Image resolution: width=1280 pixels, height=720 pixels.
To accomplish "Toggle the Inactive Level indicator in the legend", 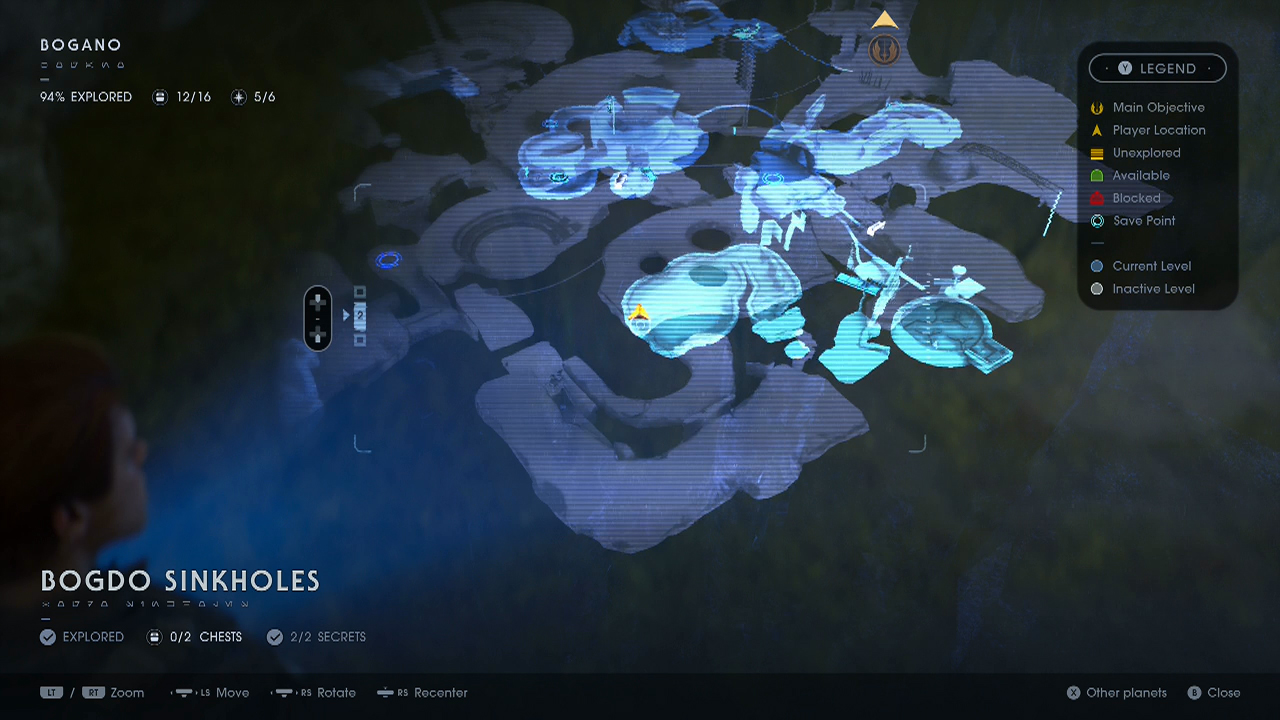I will pos(1097,288).
